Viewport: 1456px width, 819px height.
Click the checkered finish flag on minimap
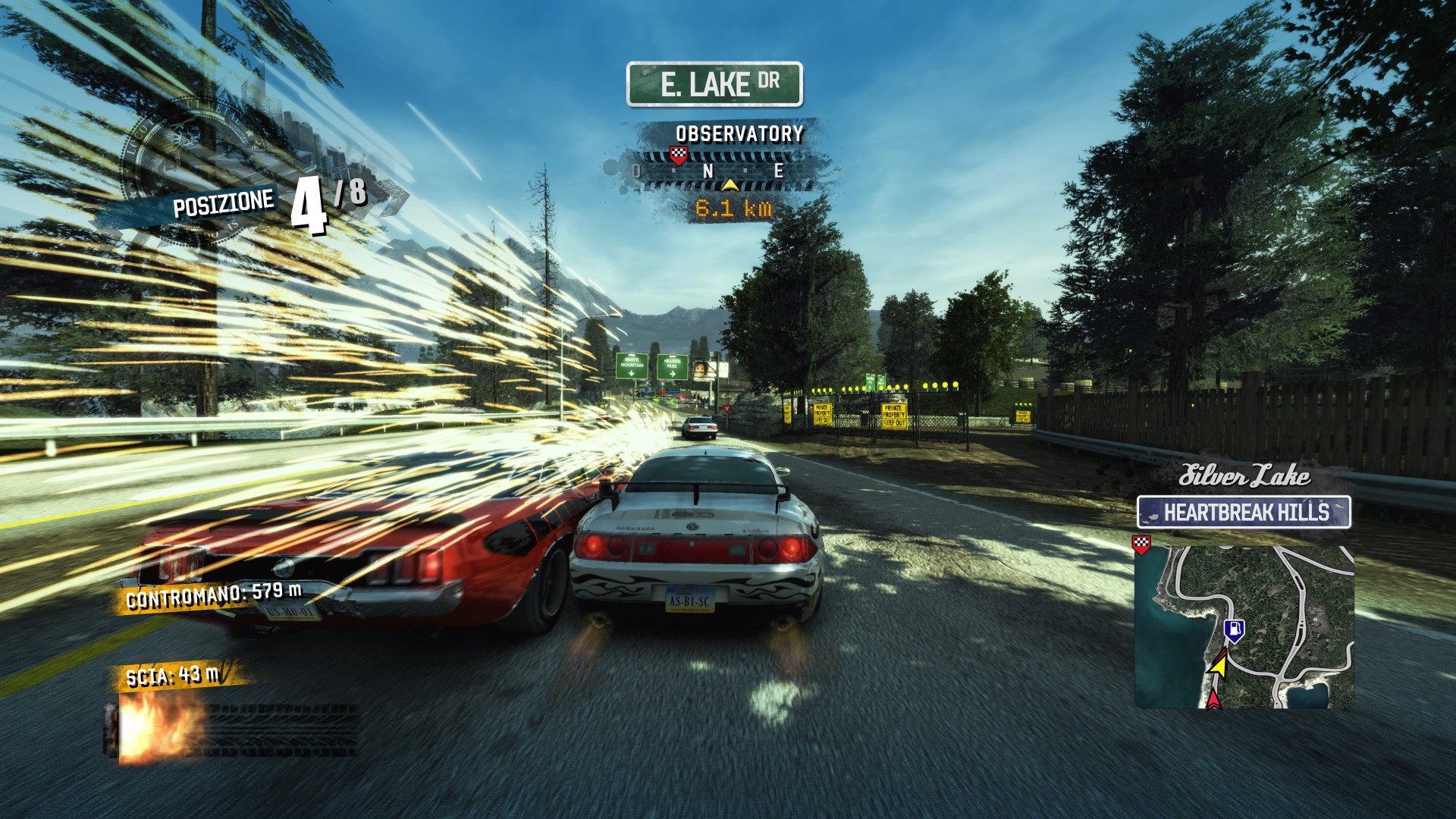(x=1141, y=543)
